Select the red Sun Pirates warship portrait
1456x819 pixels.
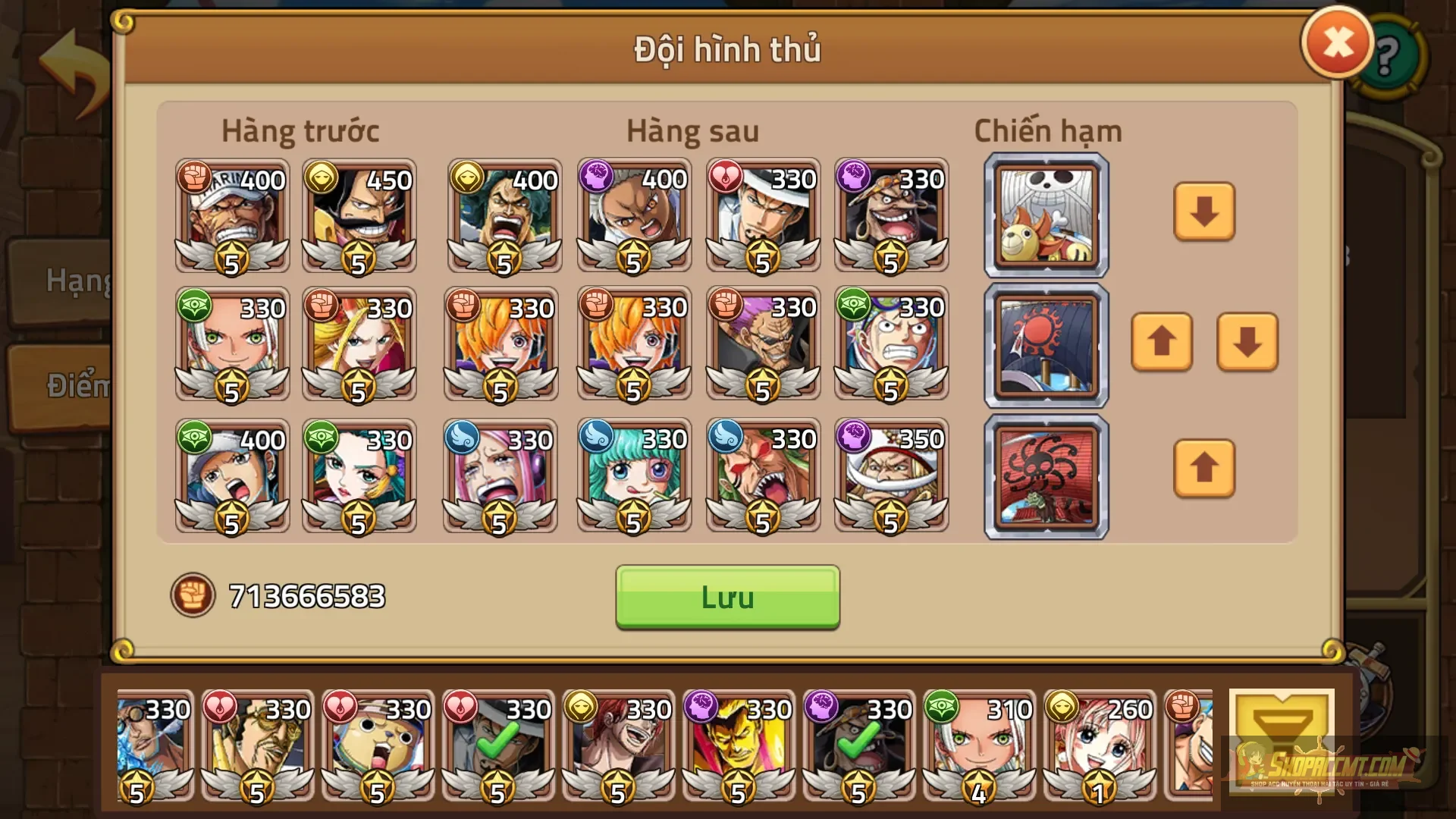click(1046, 345)
